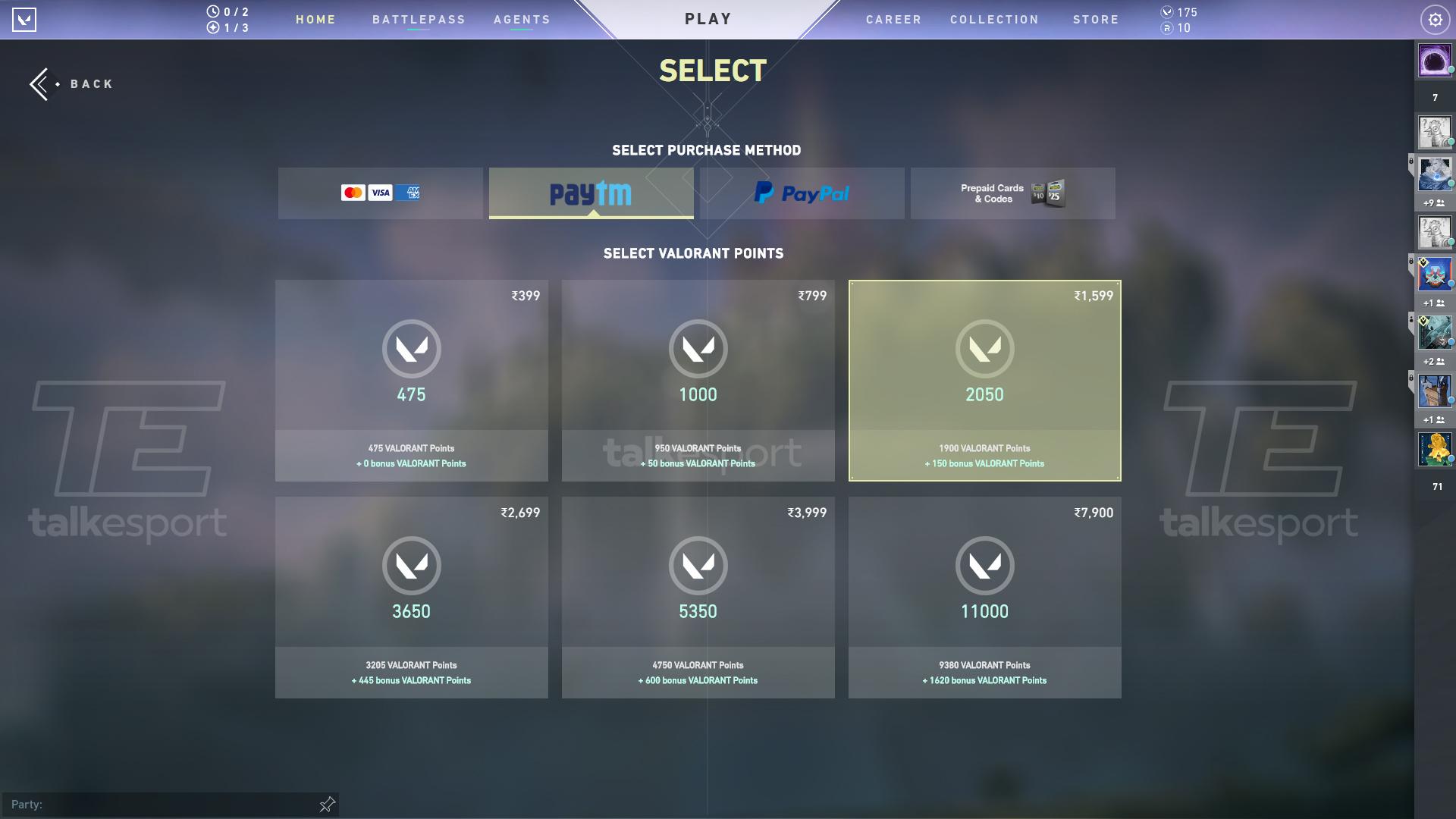The image size is (1456, 819).
Task: Pick the 5350 Valorant Points bundle
Action: click(x=698, y=597)
